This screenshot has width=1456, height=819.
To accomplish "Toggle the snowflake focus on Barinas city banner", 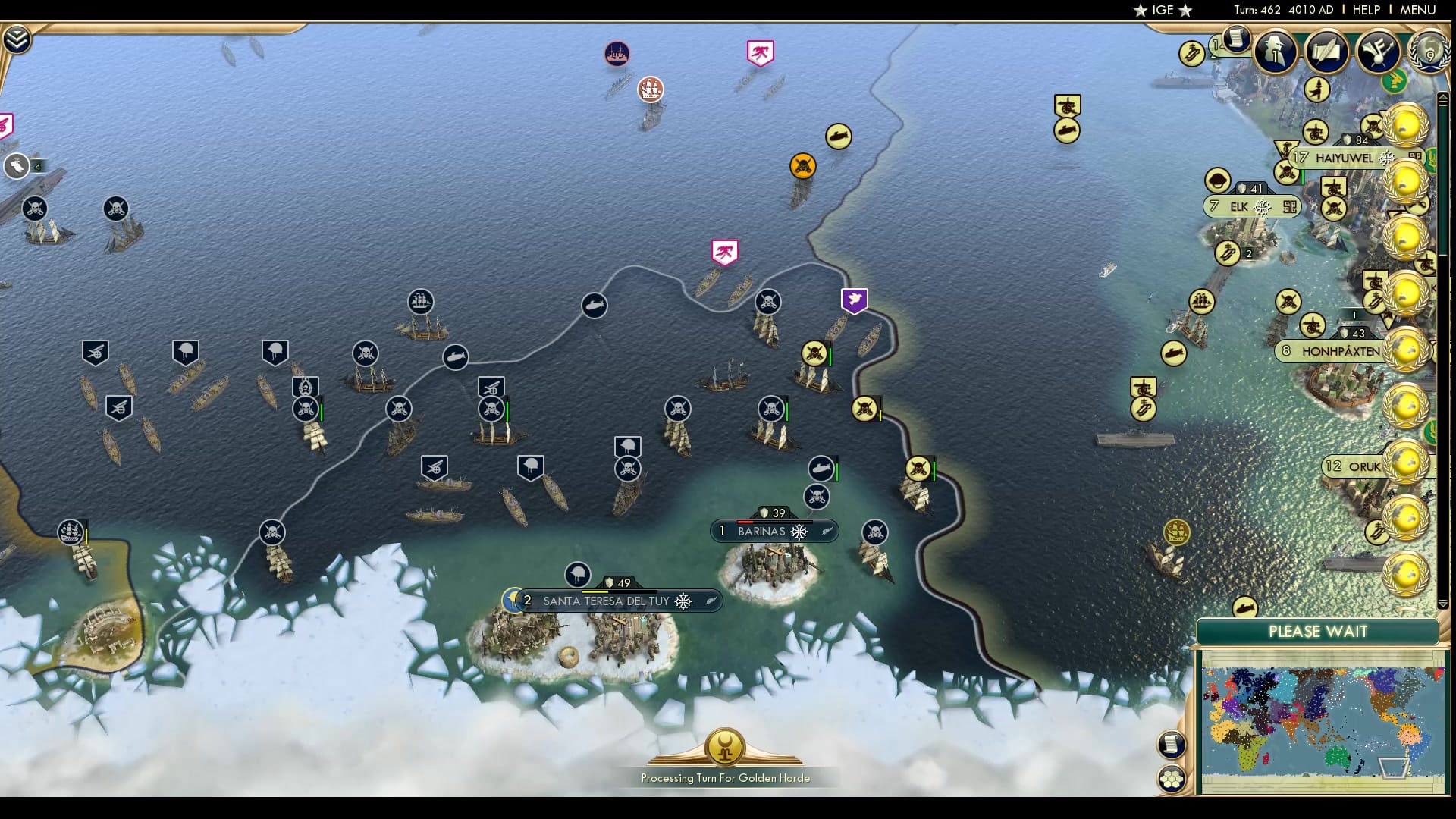I will tap(799, 532).
